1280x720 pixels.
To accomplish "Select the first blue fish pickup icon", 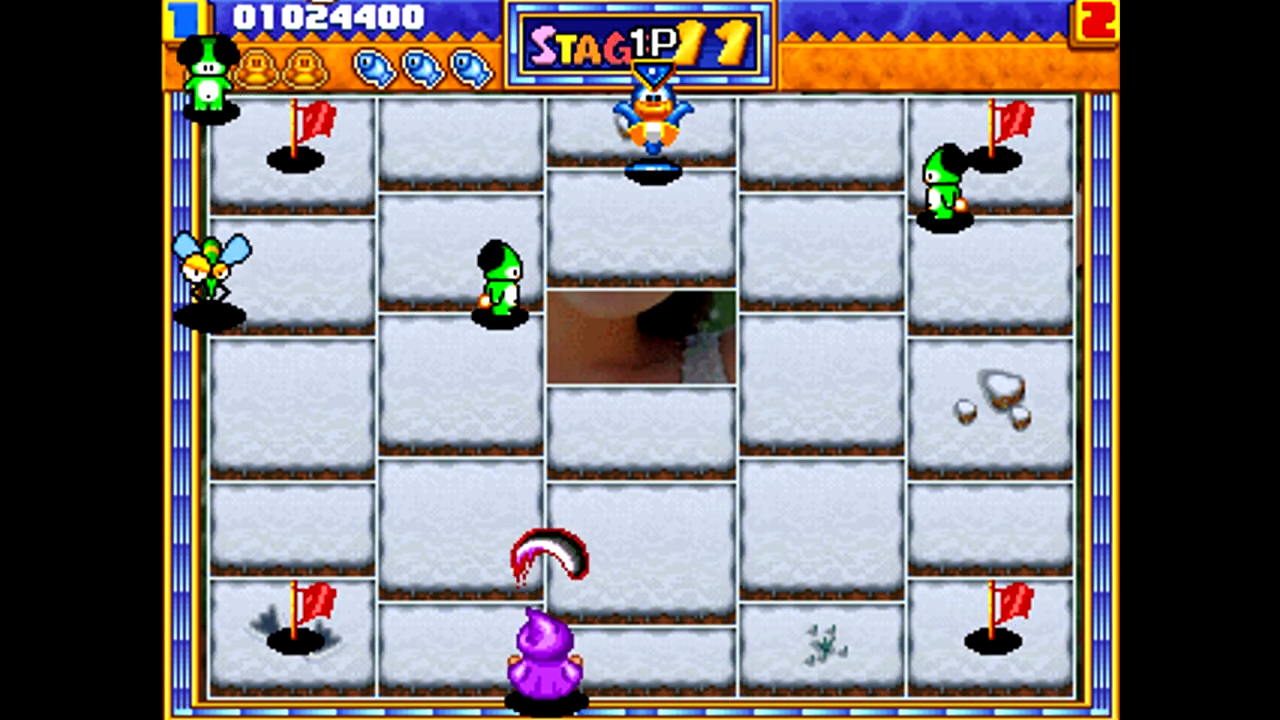I will [375, 68].
